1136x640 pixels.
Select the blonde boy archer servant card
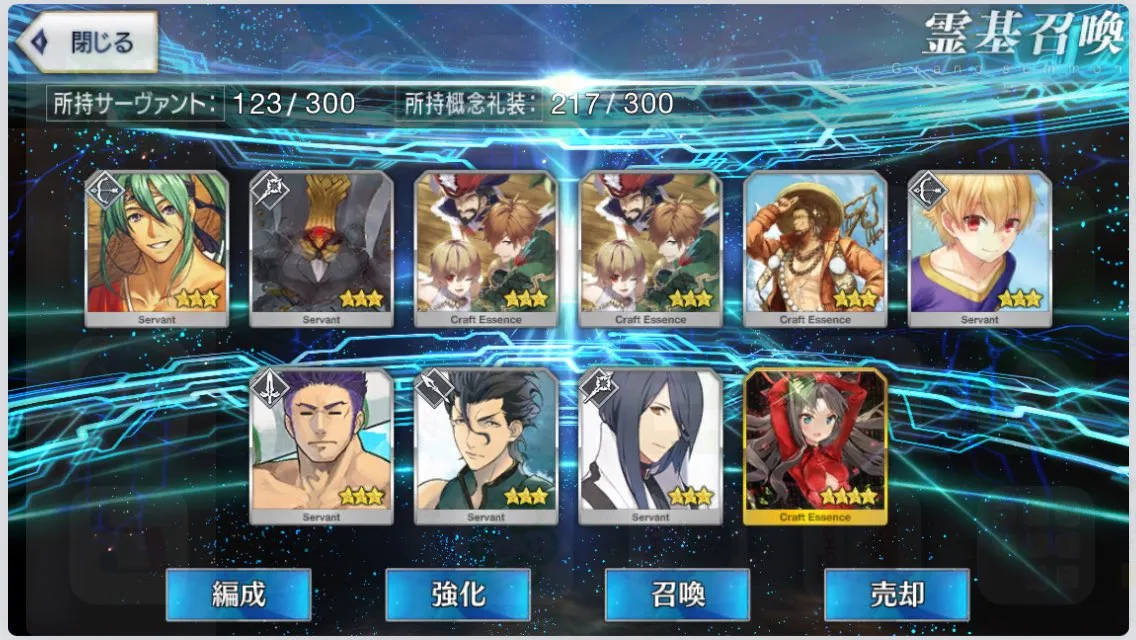tap(979, 248)
